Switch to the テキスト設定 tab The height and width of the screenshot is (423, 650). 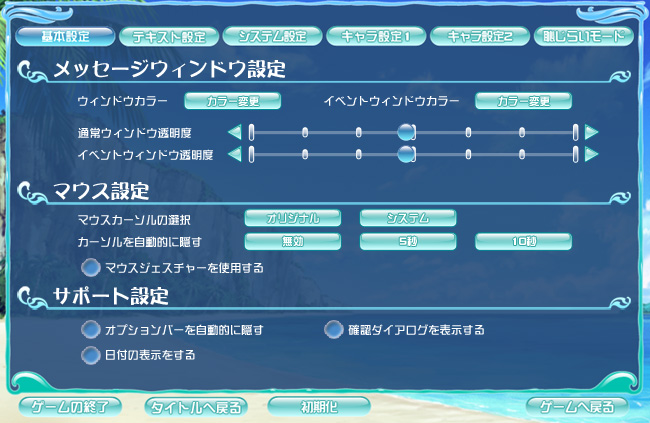click(x=169, y=36)
